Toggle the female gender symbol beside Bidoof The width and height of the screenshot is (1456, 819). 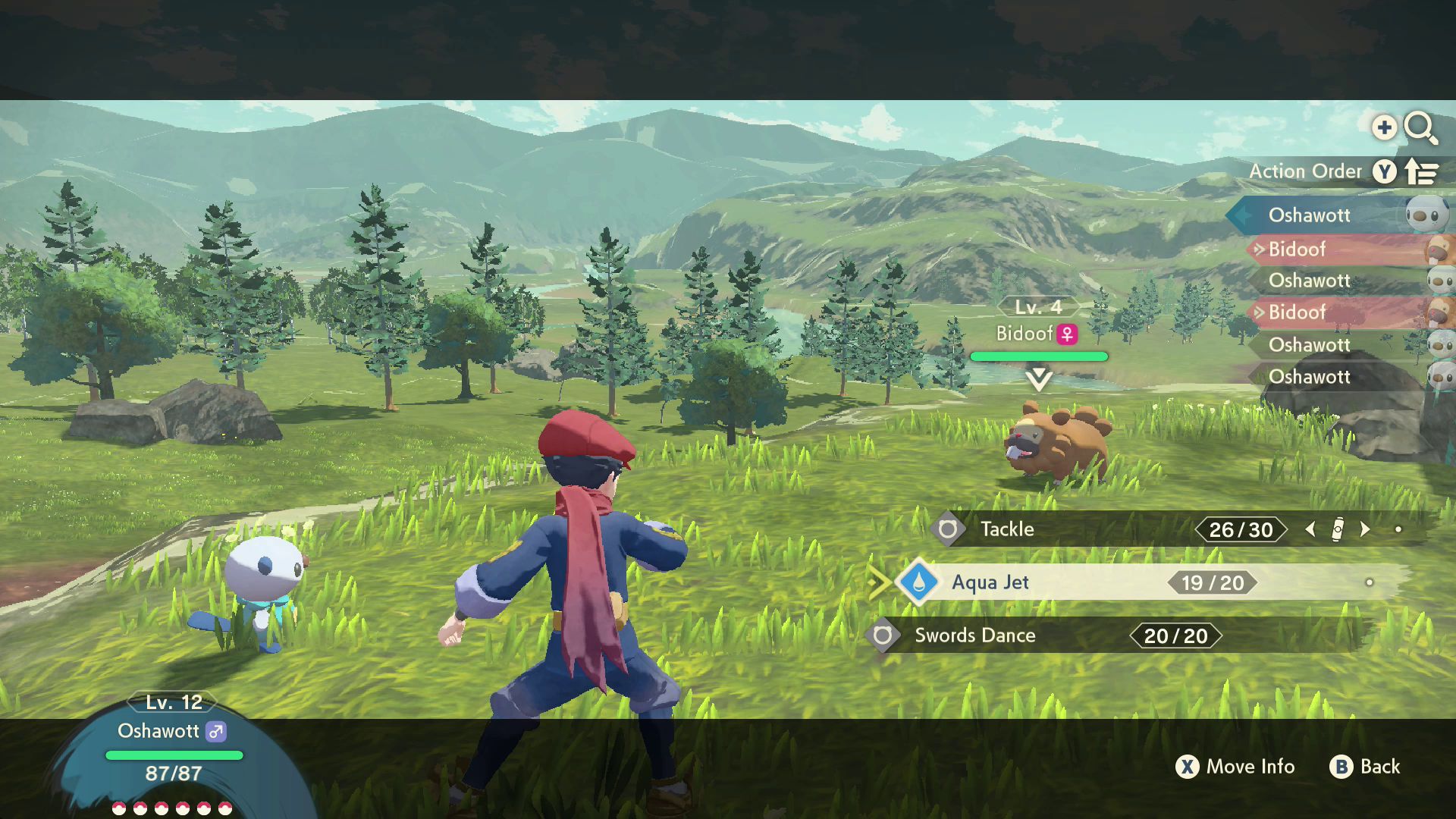click(1068, 333)
